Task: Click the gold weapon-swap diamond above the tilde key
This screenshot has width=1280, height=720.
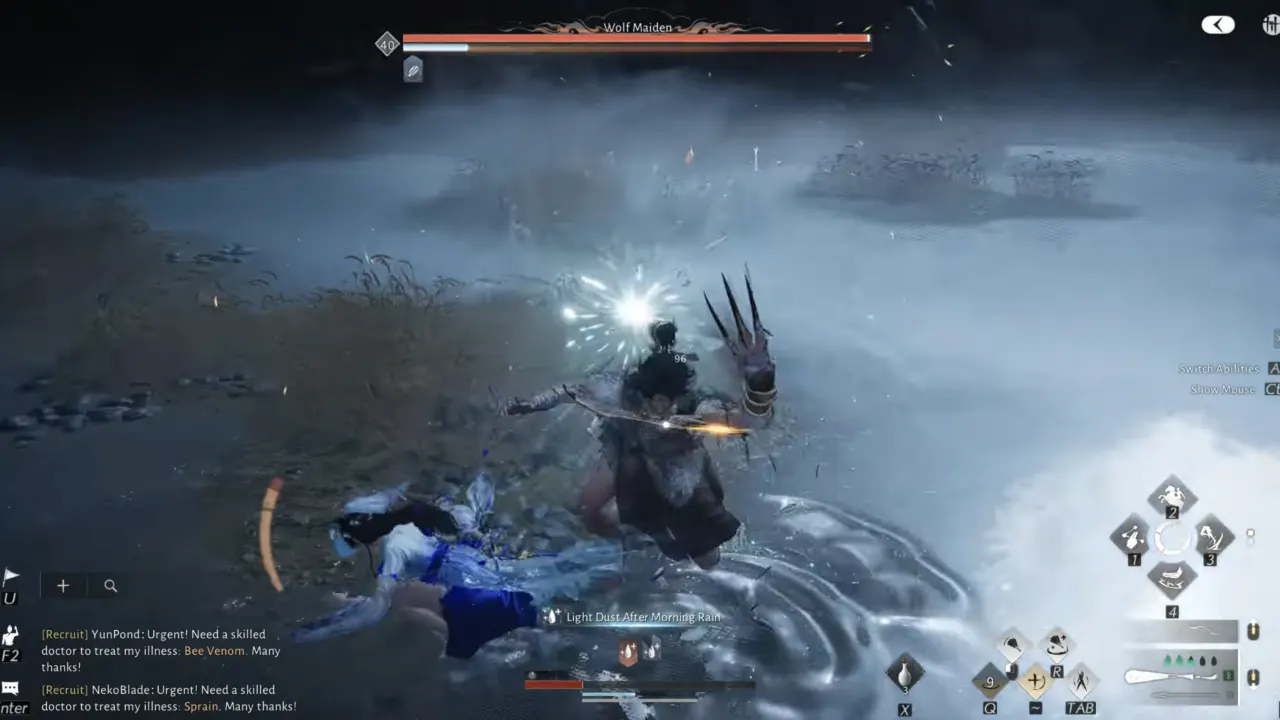Action: pos(1035,680)
